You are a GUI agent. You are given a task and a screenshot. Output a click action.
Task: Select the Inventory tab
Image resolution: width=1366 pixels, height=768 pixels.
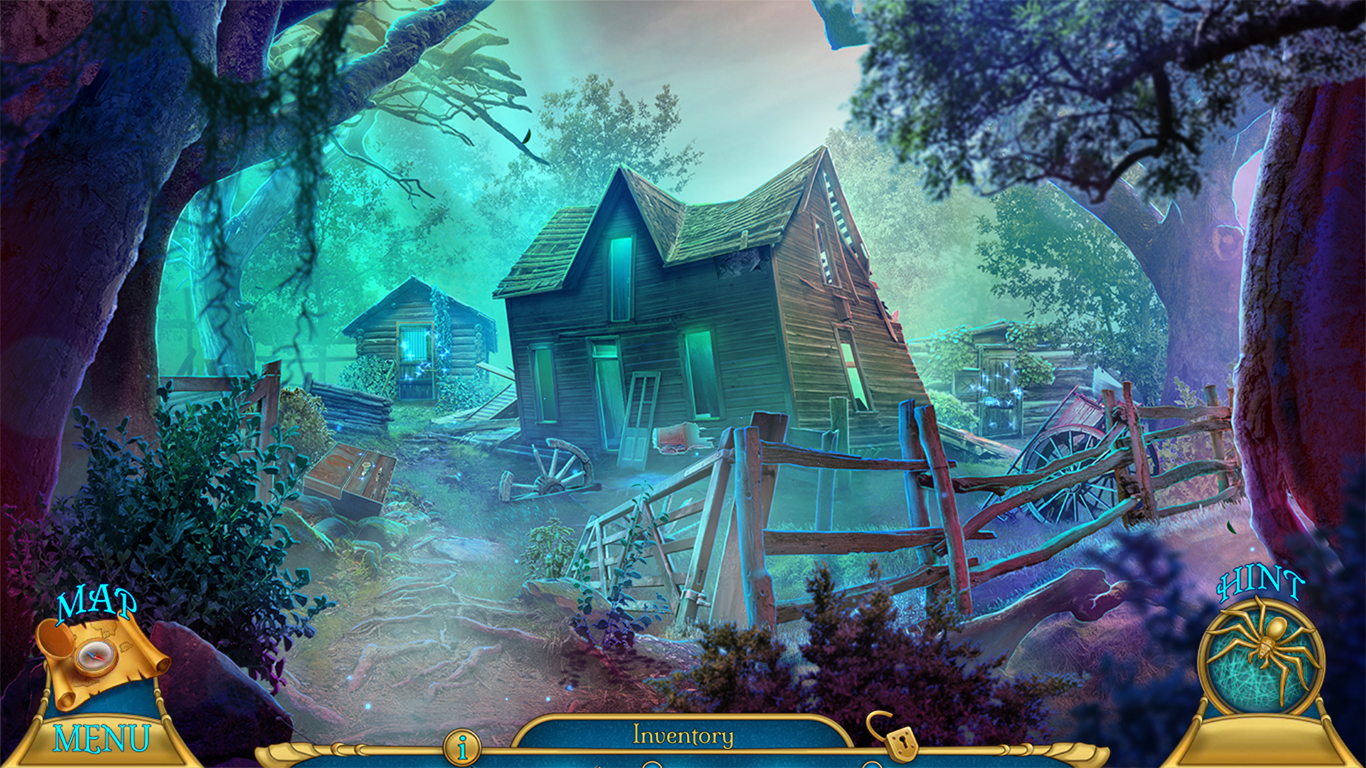click(x=683, y=736)
